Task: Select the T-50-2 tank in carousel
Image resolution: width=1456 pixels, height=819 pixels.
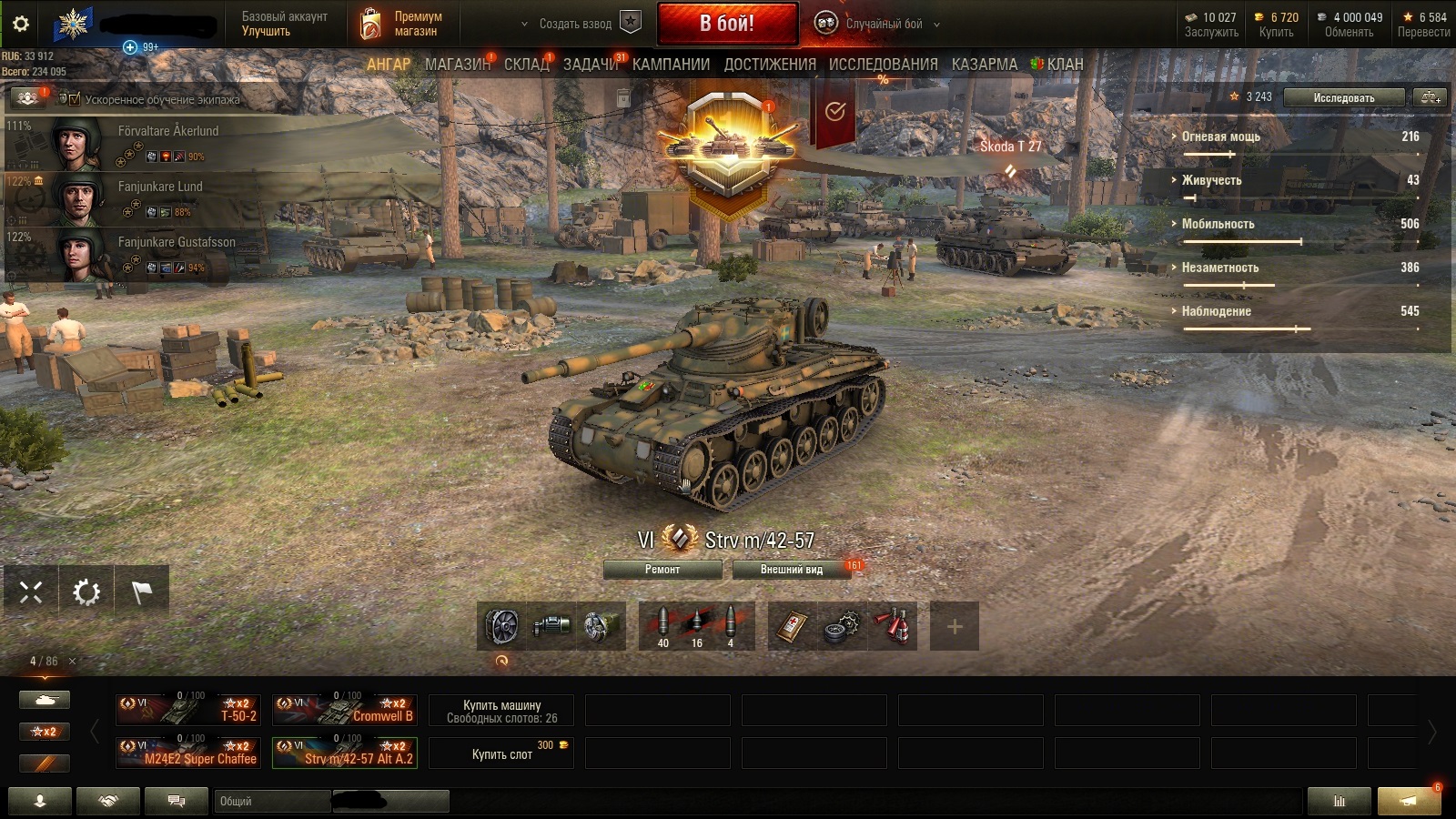Action: coord(188,709)
